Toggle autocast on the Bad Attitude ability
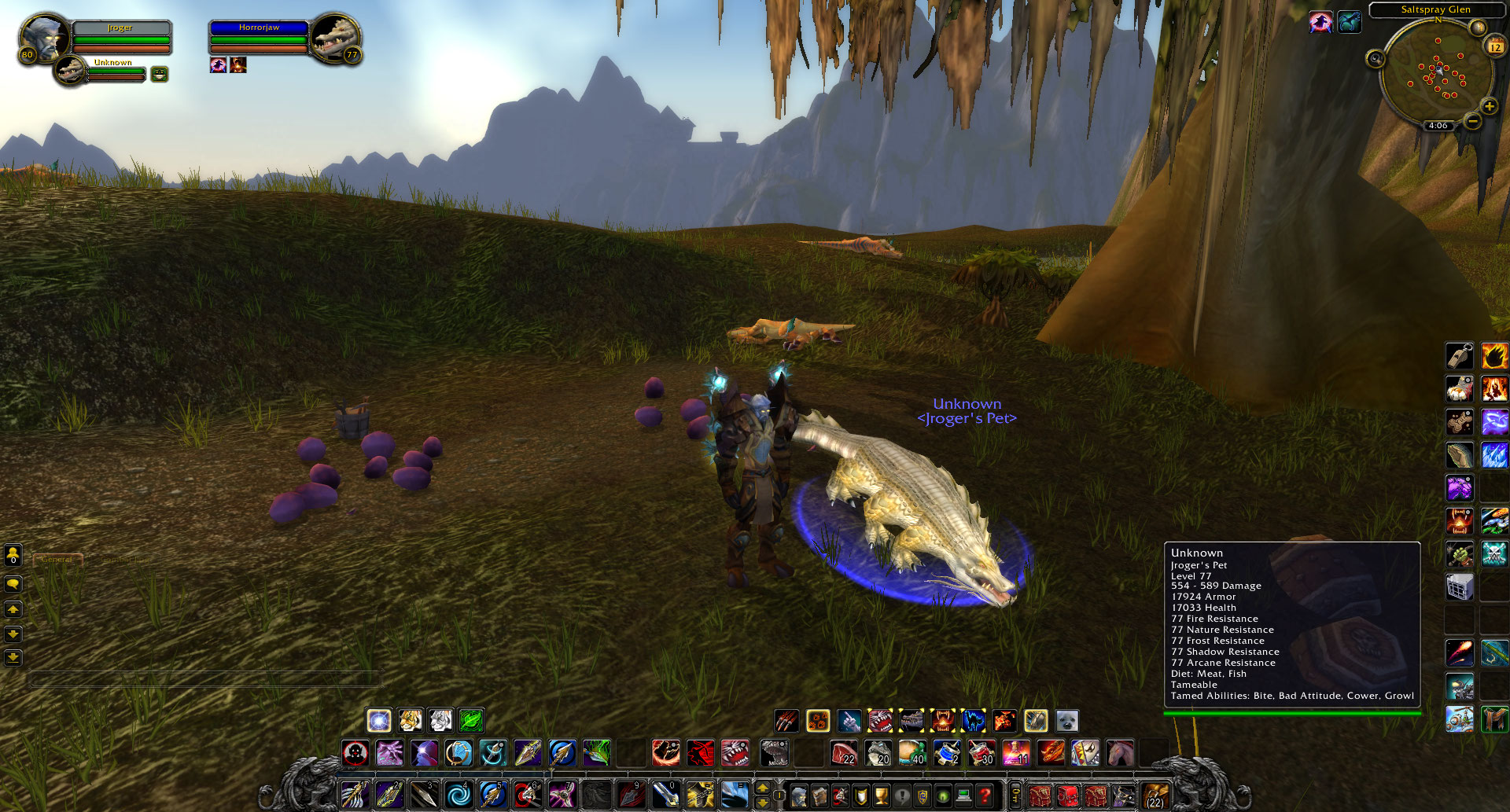 coord(910,721)
